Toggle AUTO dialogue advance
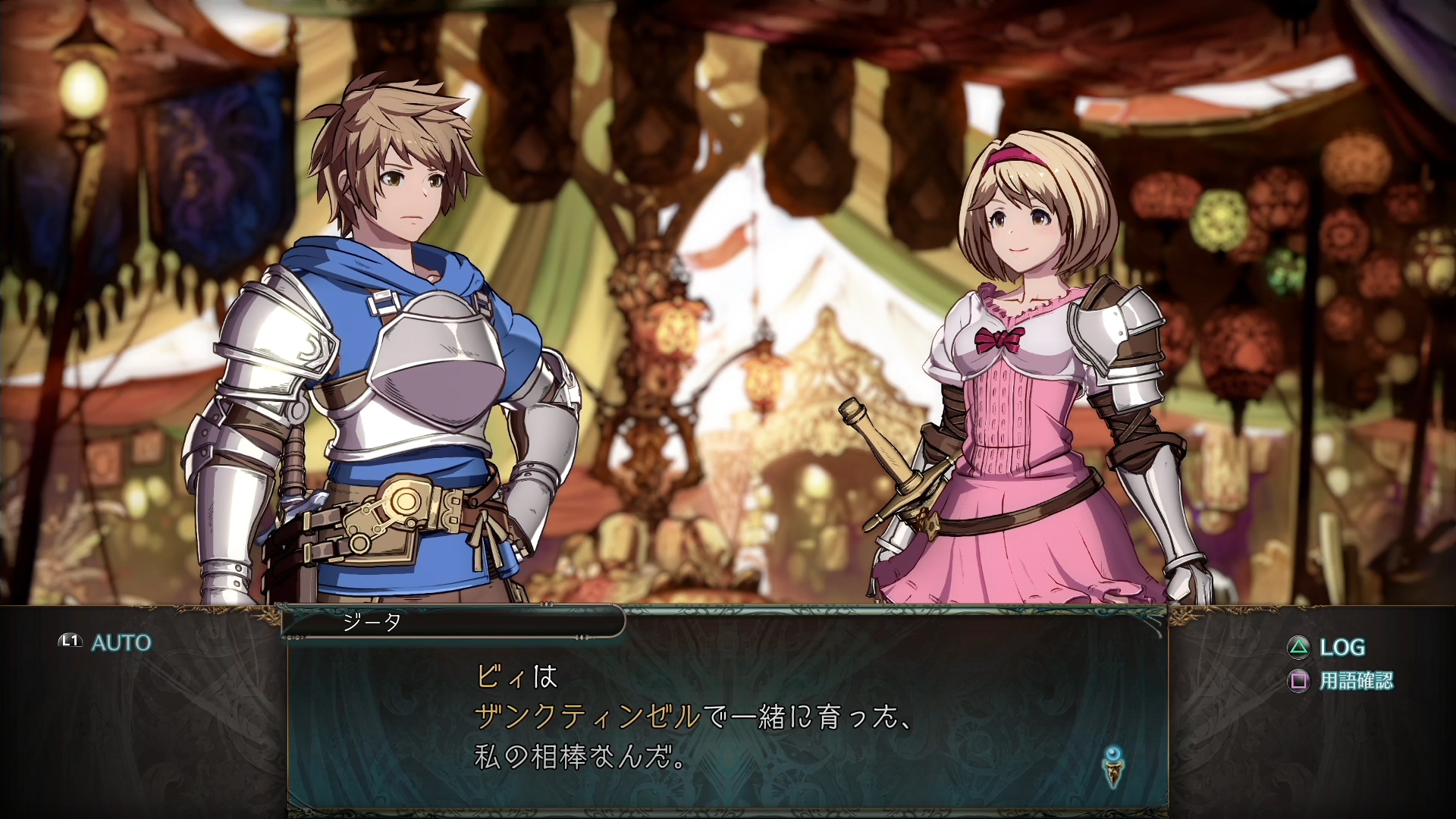 (x=107, y=642)
